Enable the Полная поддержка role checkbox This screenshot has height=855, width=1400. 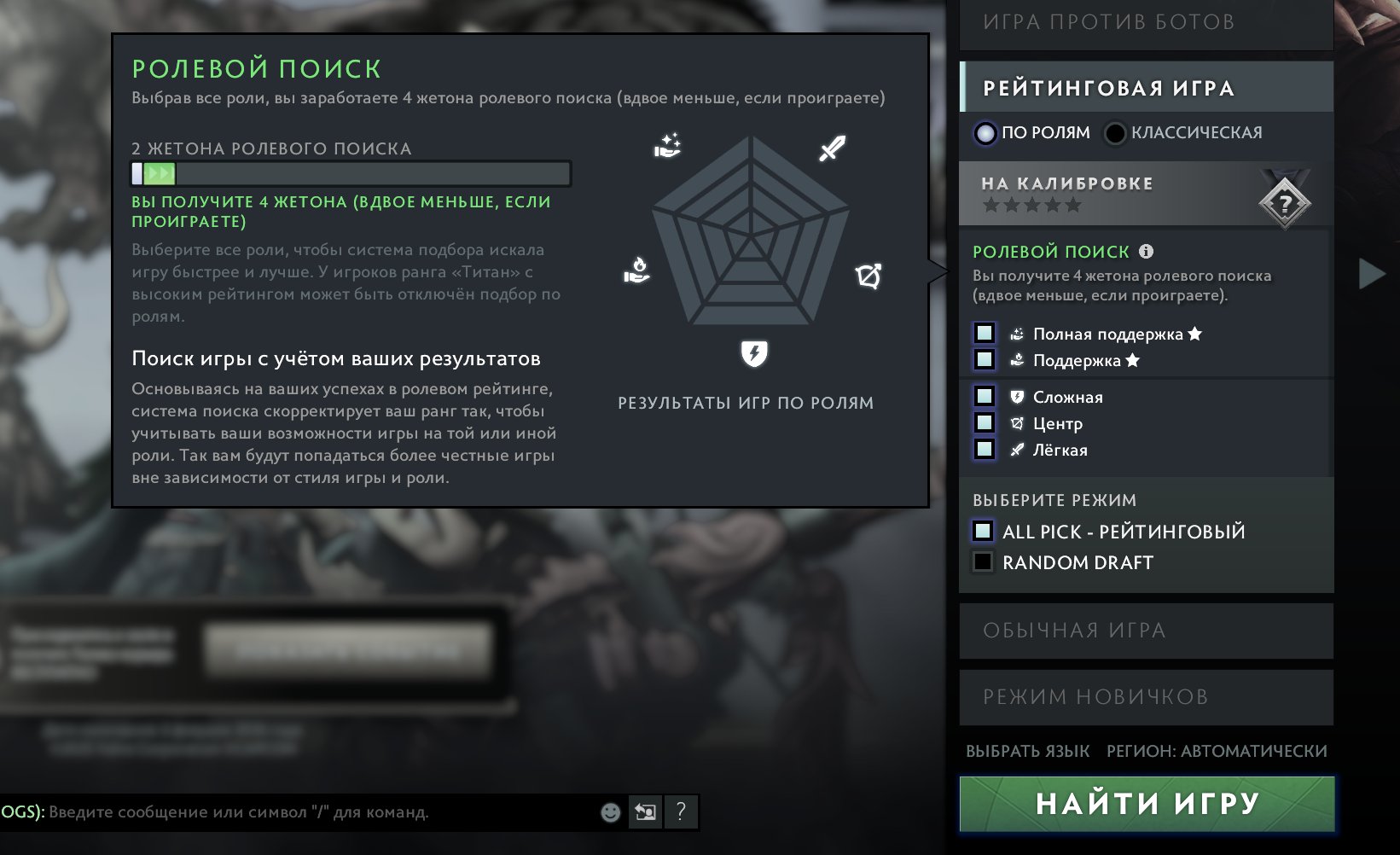pos(983,334)
